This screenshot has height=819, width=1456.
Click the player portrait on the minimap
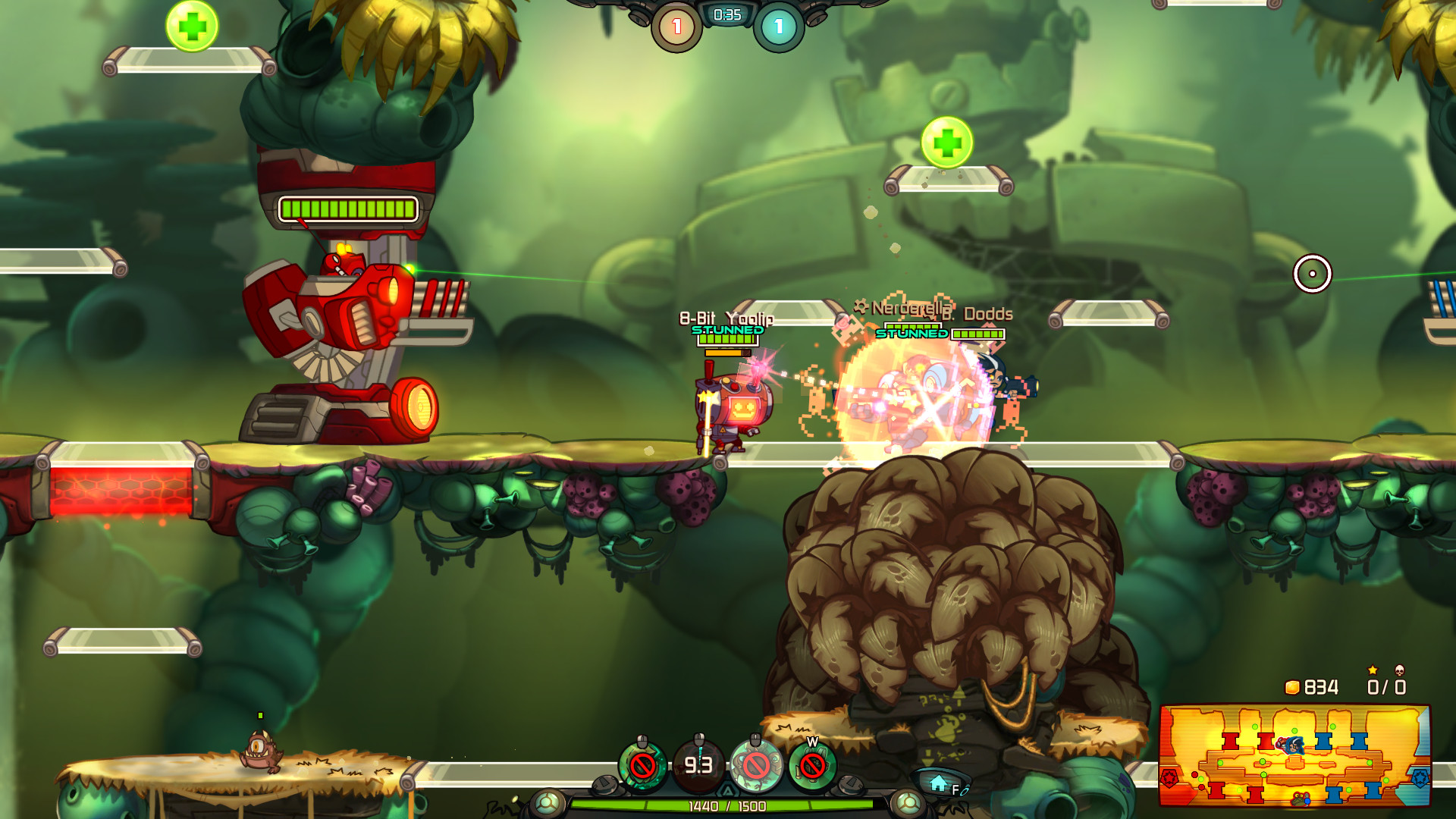1295,745
